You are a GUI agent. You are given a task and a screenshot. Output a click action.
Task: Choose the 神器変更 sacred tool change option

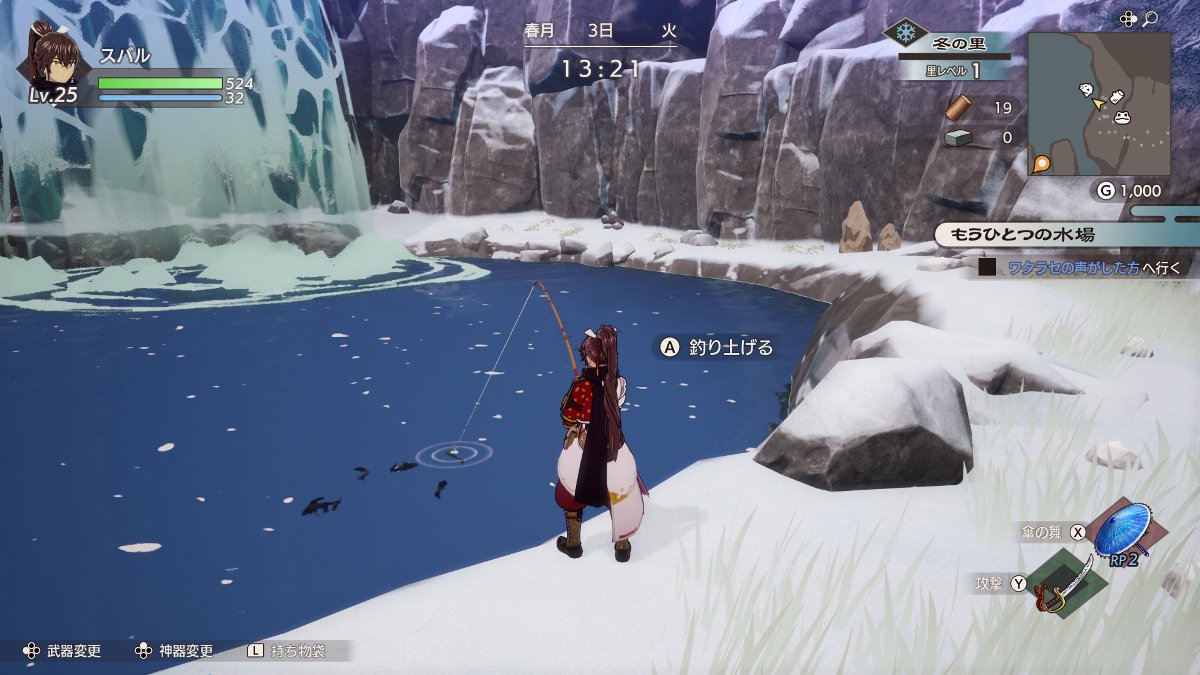click(186, 651)
